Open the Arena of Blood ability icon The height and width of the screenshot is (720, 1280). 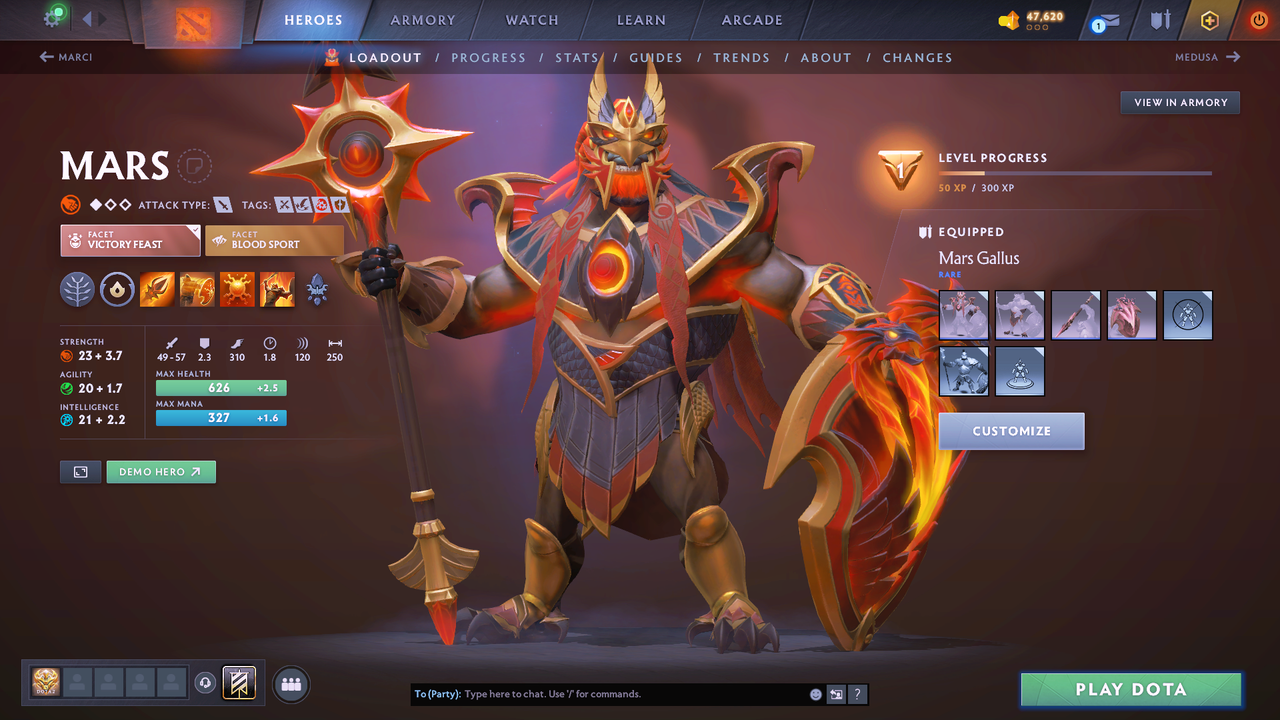point(277,290)
